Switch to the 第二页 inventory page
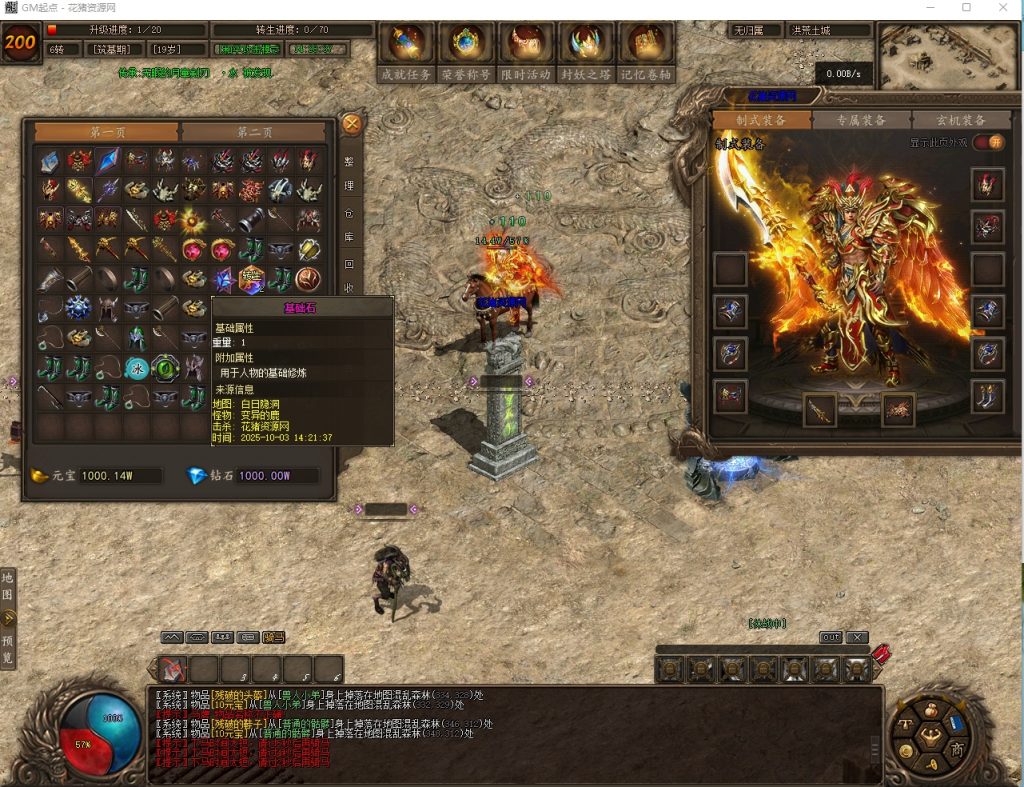 click(254, 132)
